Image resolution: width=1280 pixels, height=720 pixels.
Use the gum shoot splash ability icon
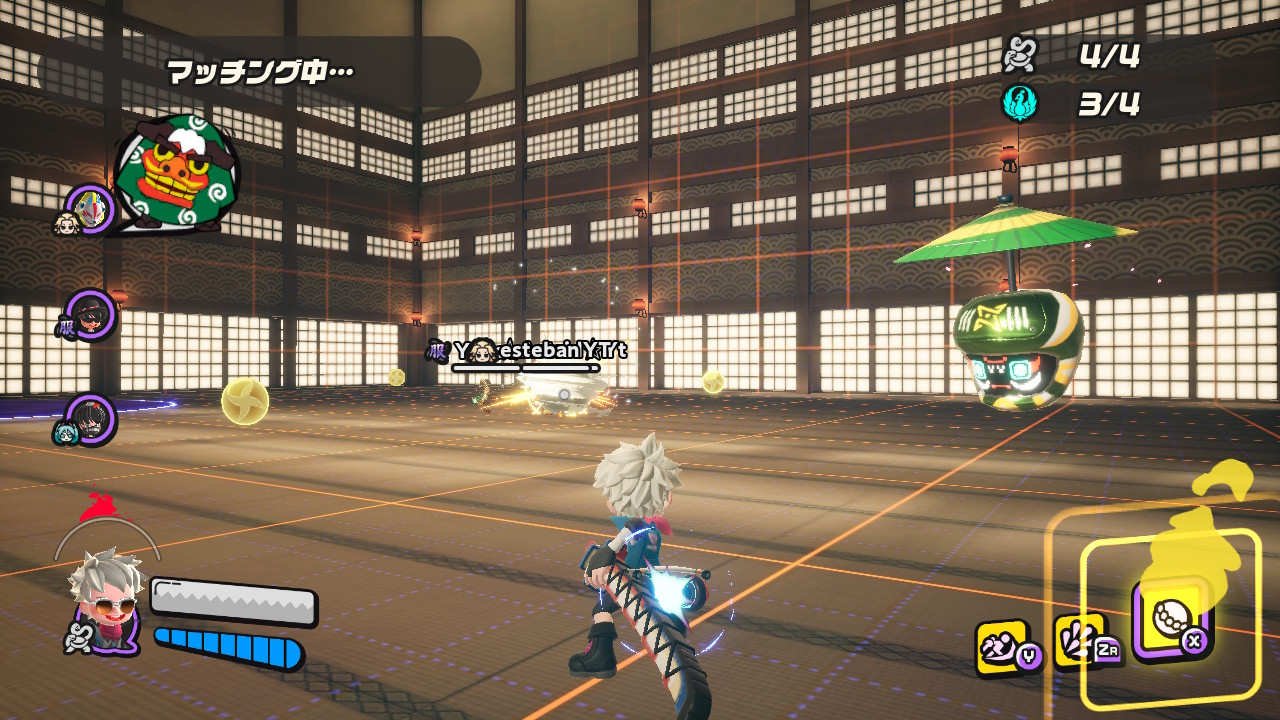(1080, 640)
